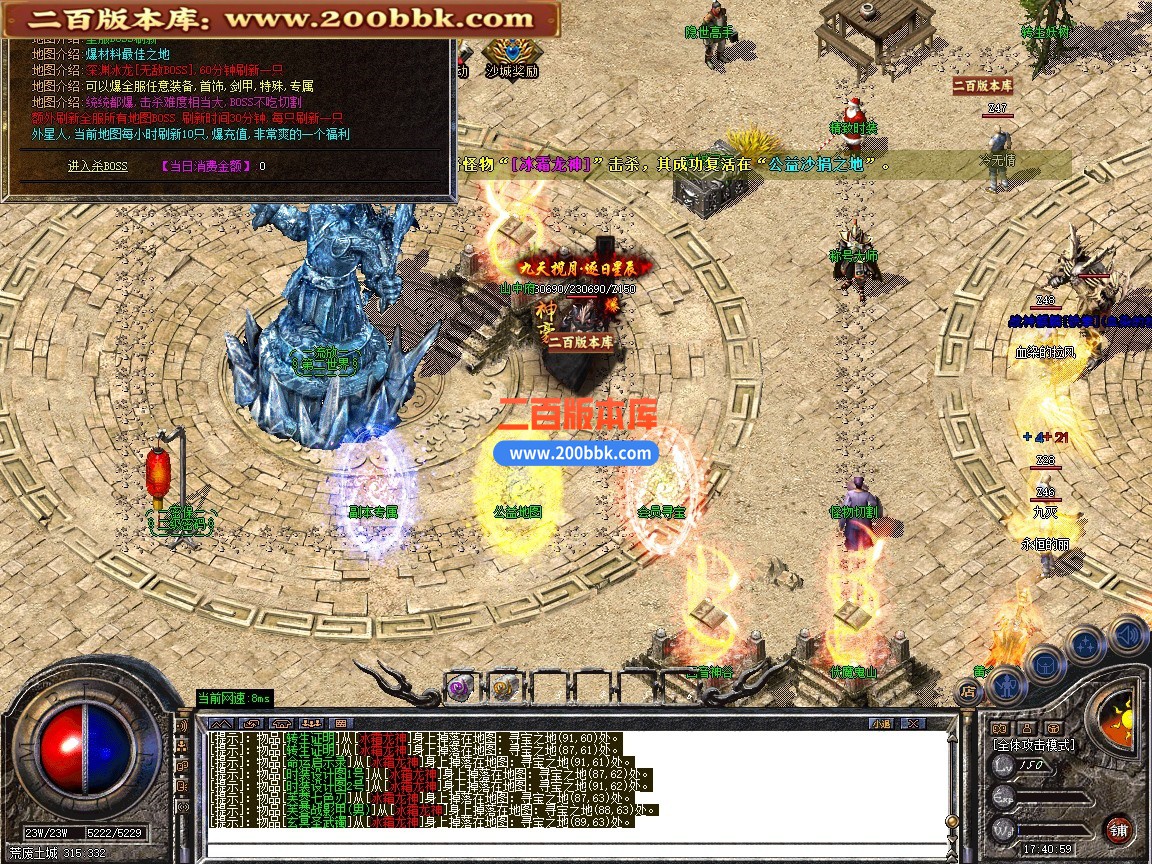Select the first chat toolbar arrow button
Screen dimensions: 1152x864
pyautogui.click(x=222, y=723)
